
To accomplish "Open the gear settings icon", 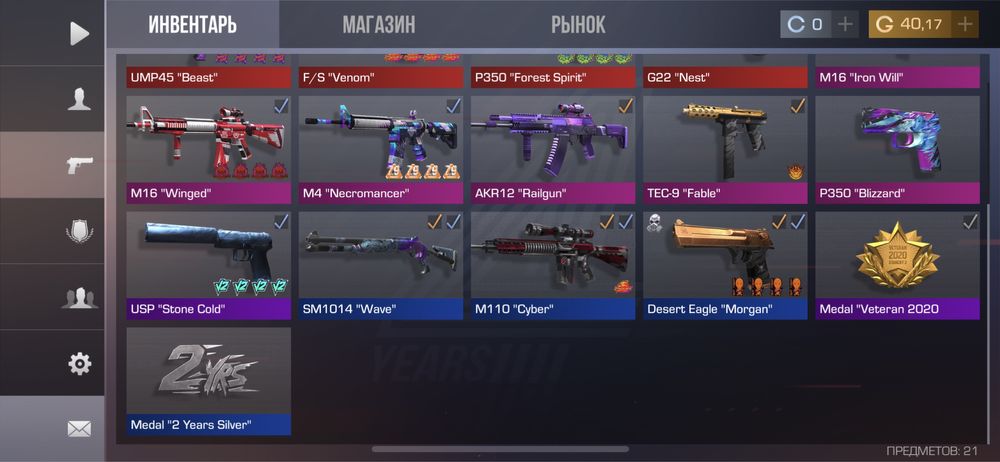I will coord(79,363).
